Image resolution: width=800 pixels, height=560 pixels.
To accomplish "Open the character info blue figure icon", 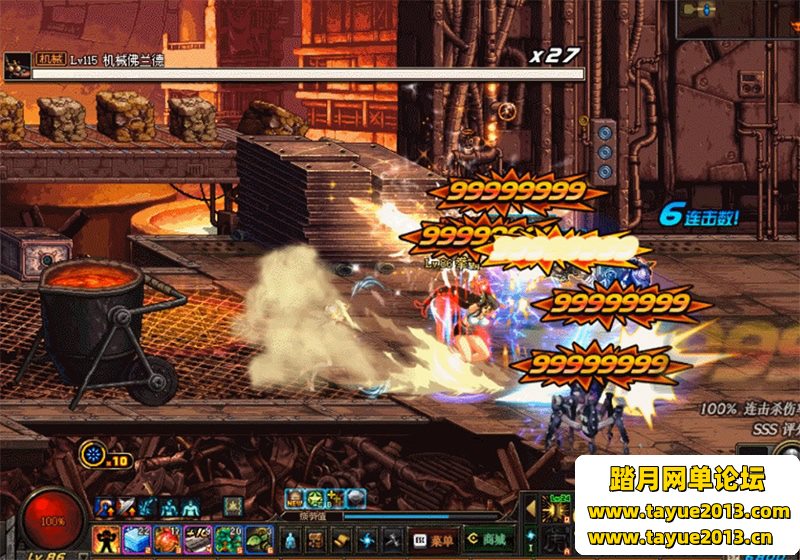I will tap(289, 539).
